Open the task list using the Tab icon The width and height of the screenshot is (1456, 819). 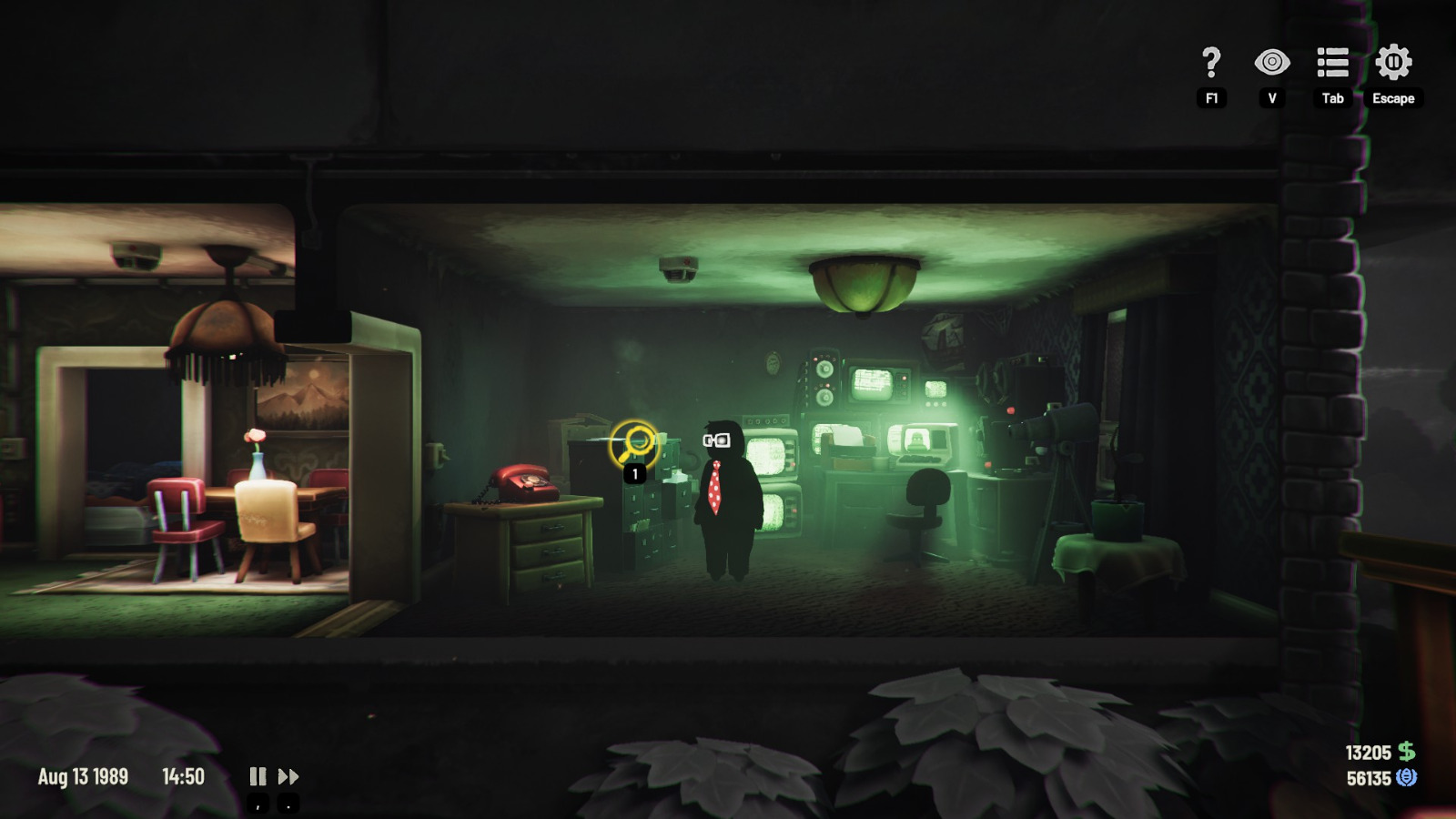pyautogui.click(x=1331, y=62)
